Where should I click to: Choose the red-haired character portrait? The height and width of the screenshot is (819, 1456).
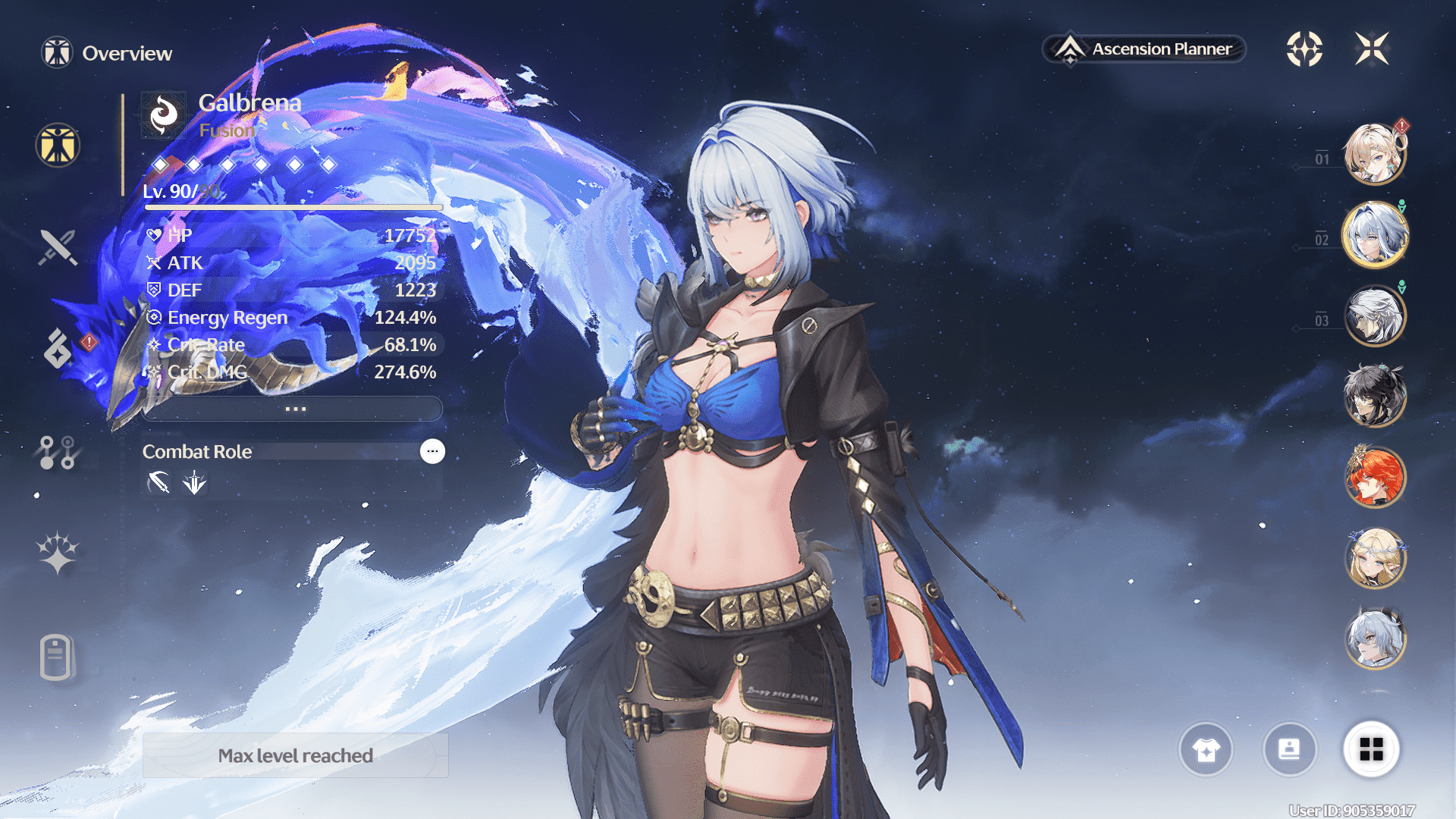[x=1374, y=478]
